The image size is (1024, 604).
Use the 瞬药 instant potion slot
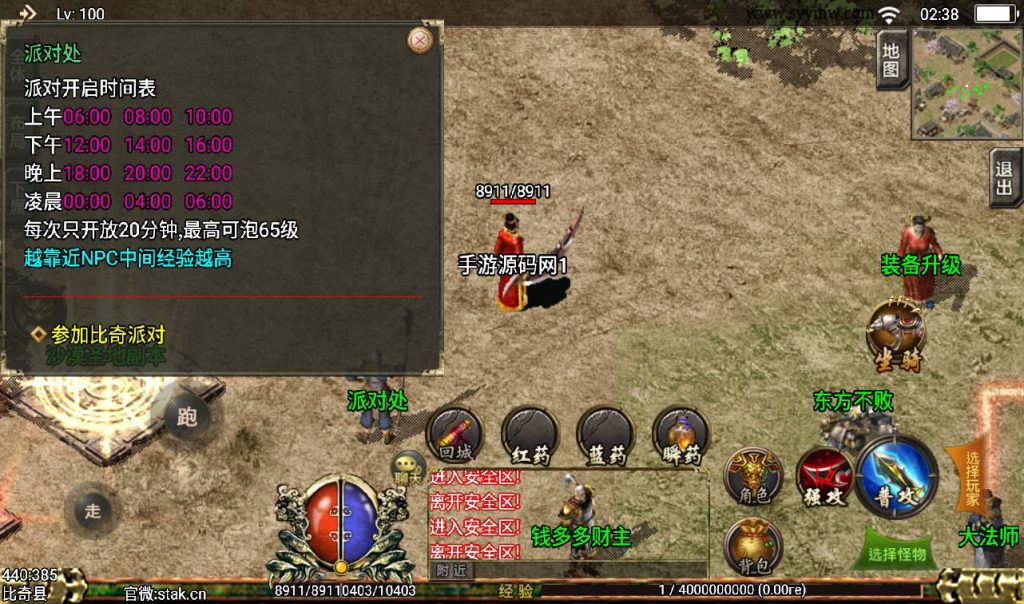[680, 435]
